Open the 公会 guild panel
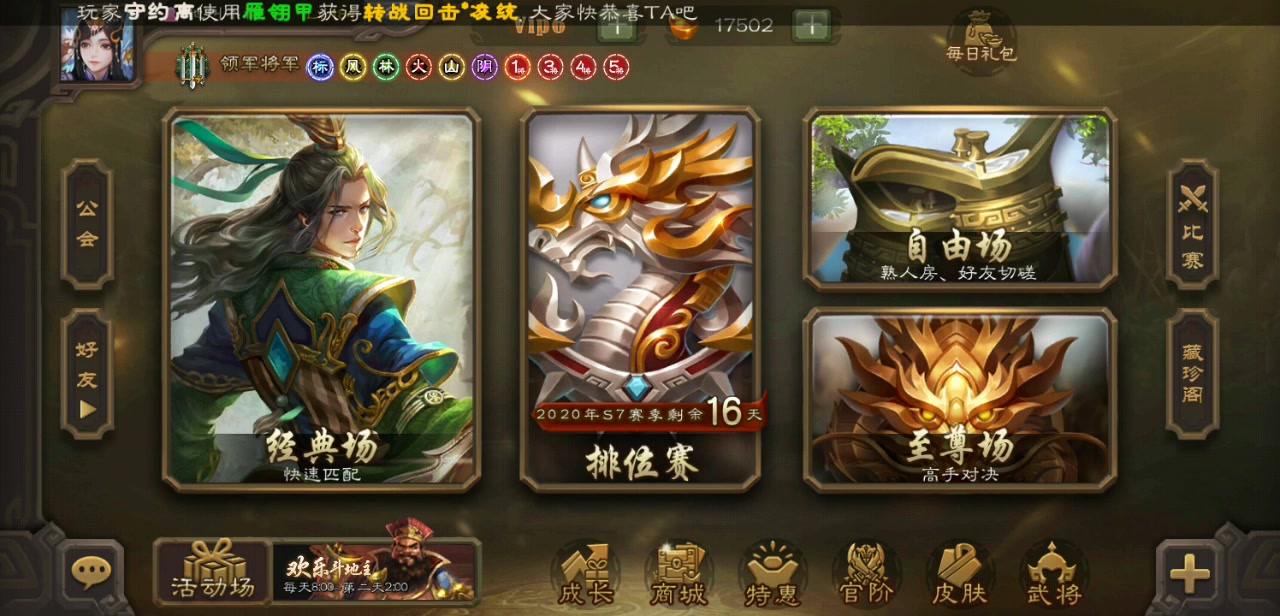The image size is (1280, 616). coord(87,224)
